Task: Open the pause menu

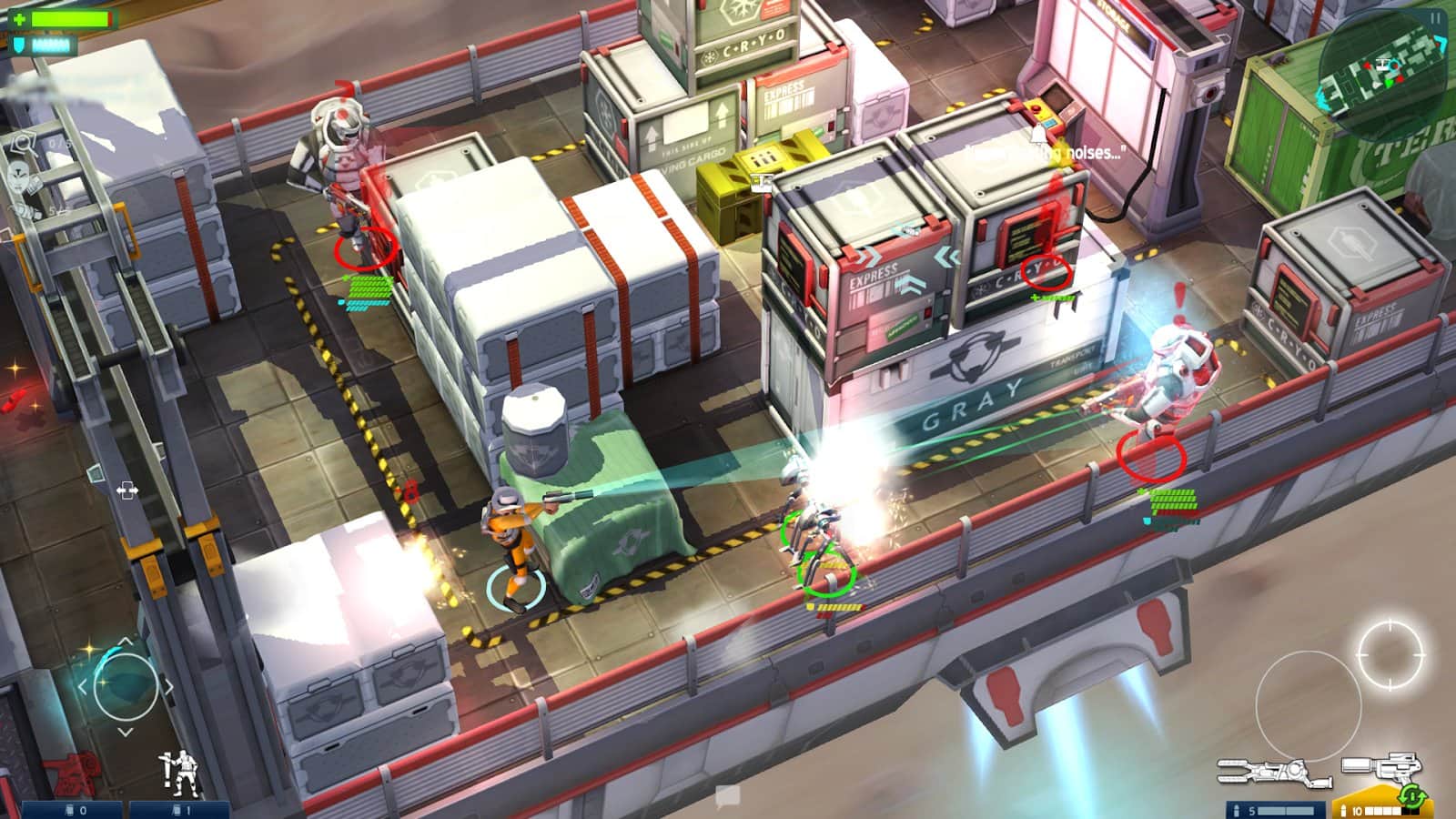Action: click(1435, 18)
